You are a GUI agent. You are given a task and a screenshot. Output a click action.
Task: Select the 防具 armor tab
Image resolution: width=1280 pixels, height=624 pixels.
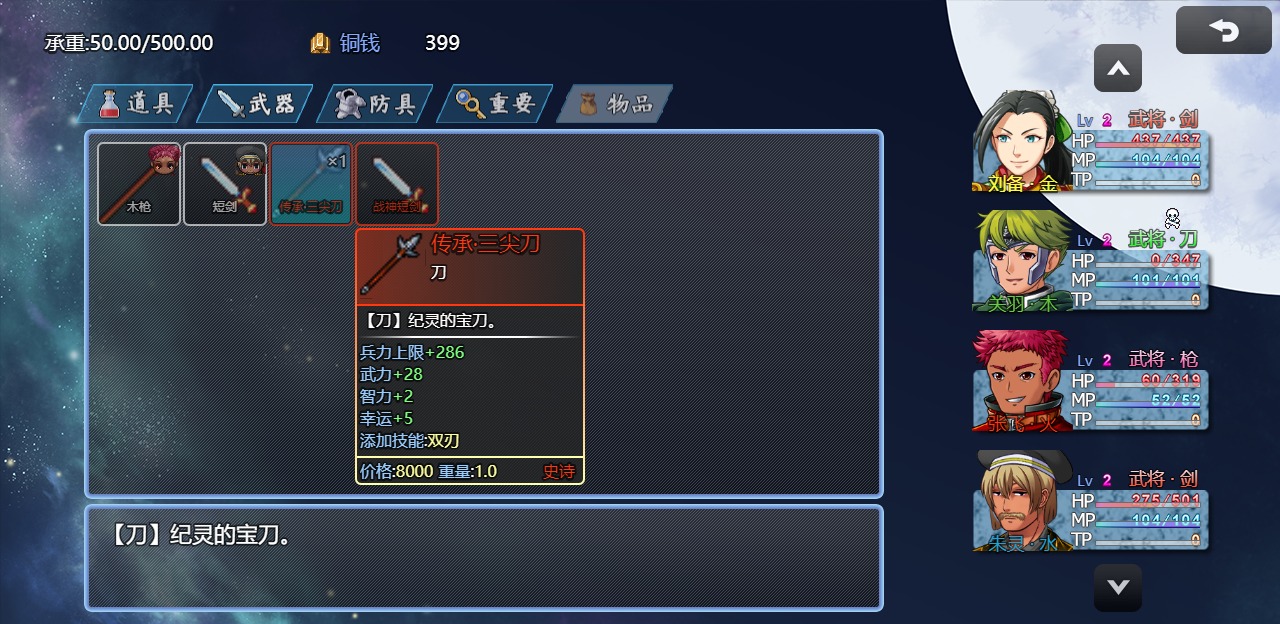click(375, 104)
